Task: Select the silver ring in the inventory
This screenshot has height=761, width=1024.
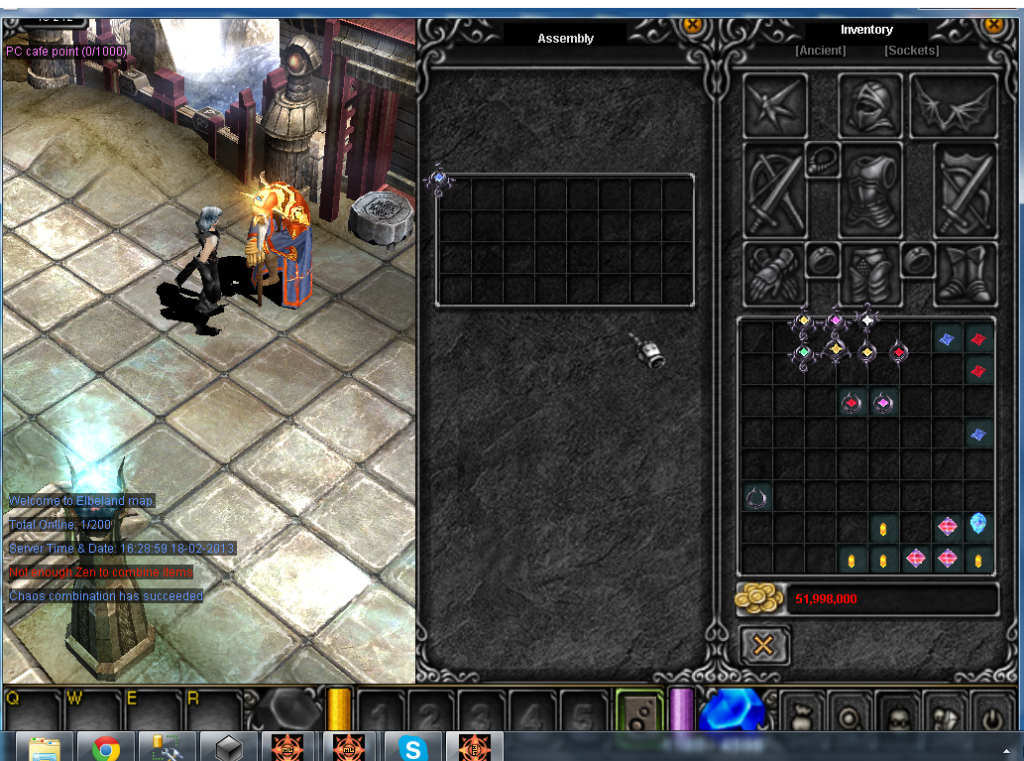Action: 756,496
